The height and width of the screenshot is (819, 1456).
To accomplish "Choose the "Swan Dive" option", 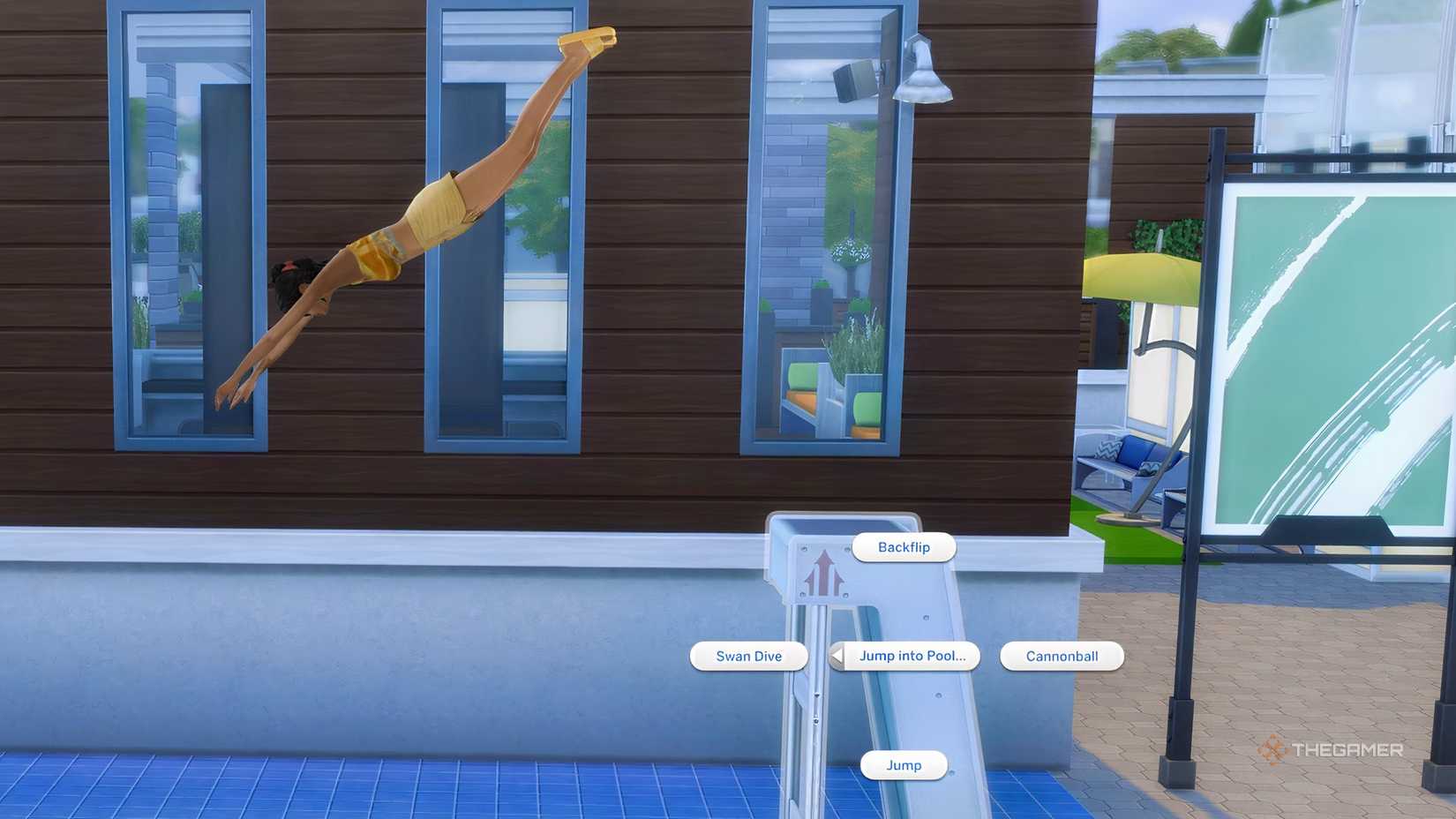I will coord(749,657).
